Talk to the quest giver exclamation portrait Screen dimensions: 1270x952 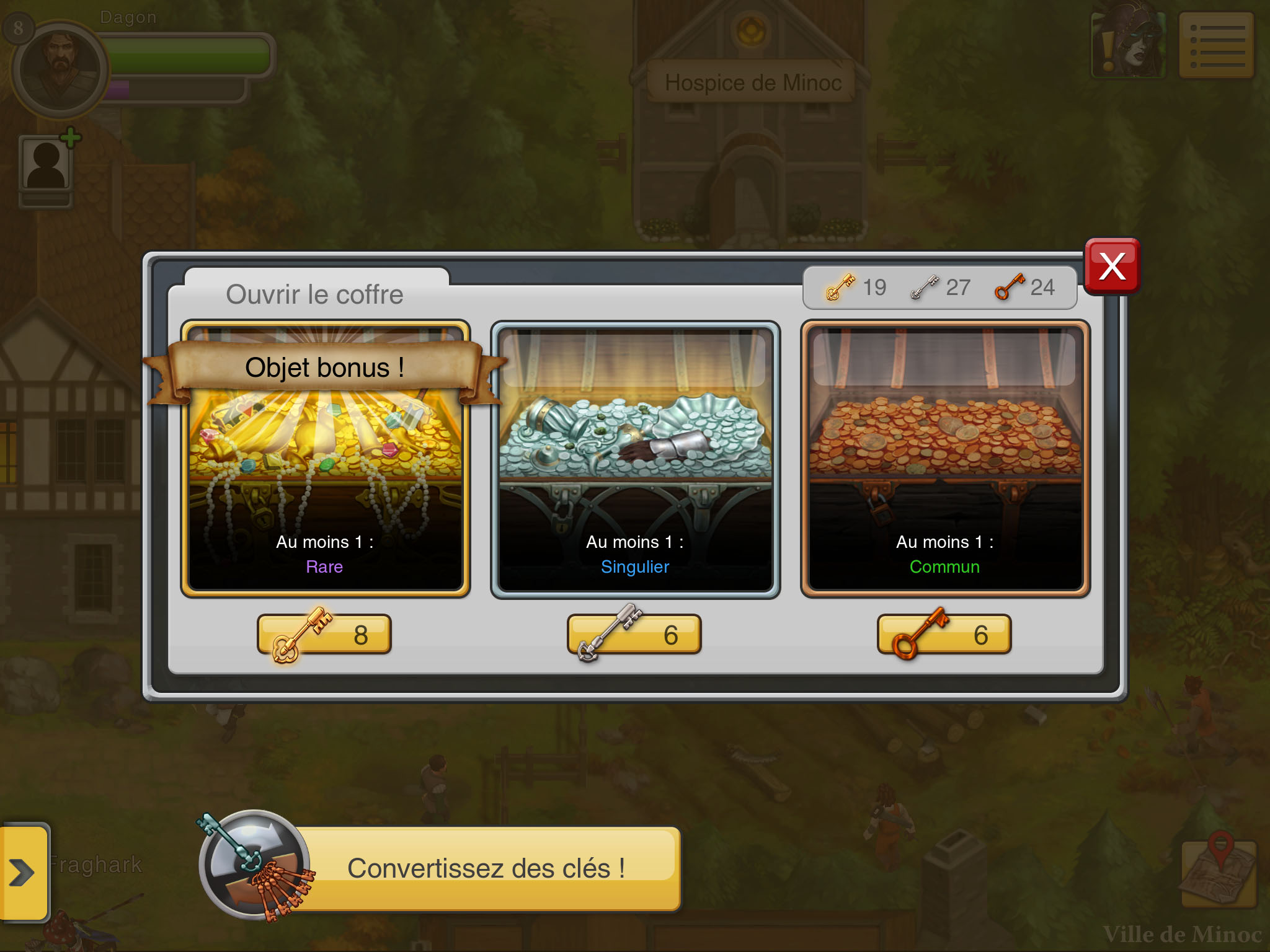(1128, 45)
